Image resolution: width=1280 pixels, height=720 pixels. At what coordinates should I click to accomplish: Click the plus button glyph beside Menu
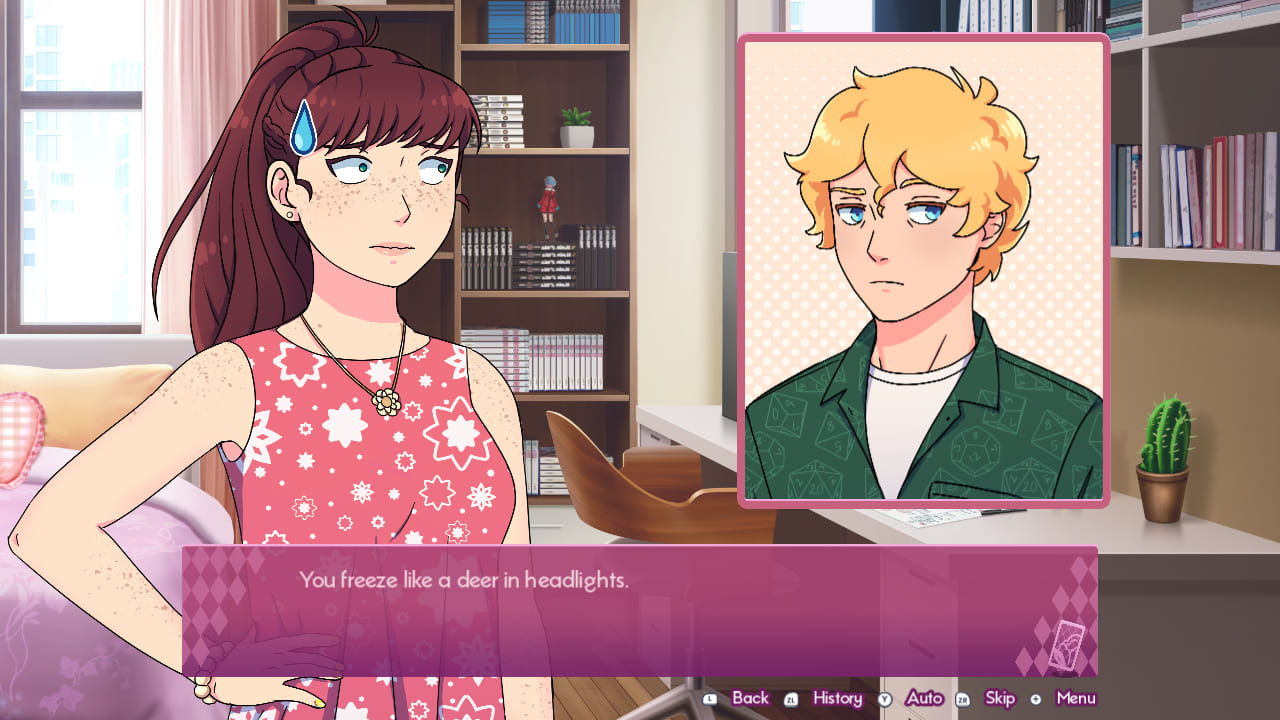(1038, 698)
